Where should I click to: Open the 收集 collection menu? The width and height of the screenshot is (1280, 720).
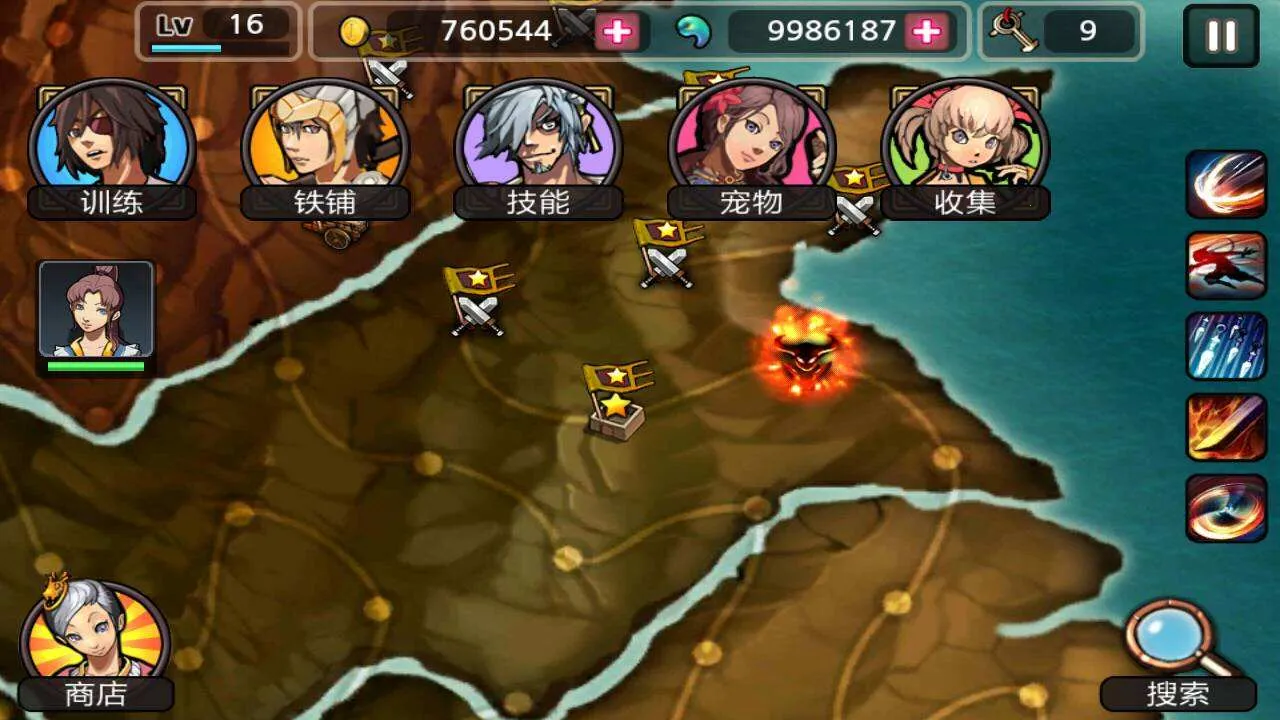[x=965, y=148]
